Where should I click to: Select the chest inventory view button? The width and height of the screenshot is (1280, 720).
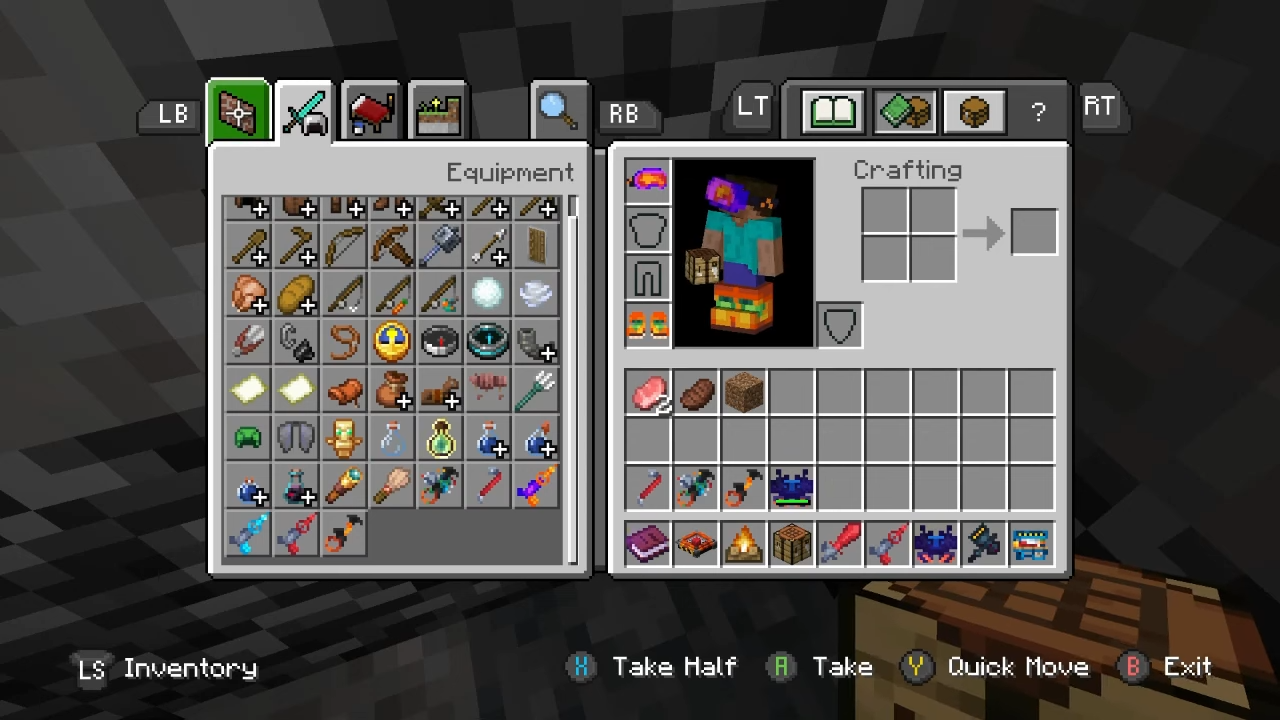975,111
